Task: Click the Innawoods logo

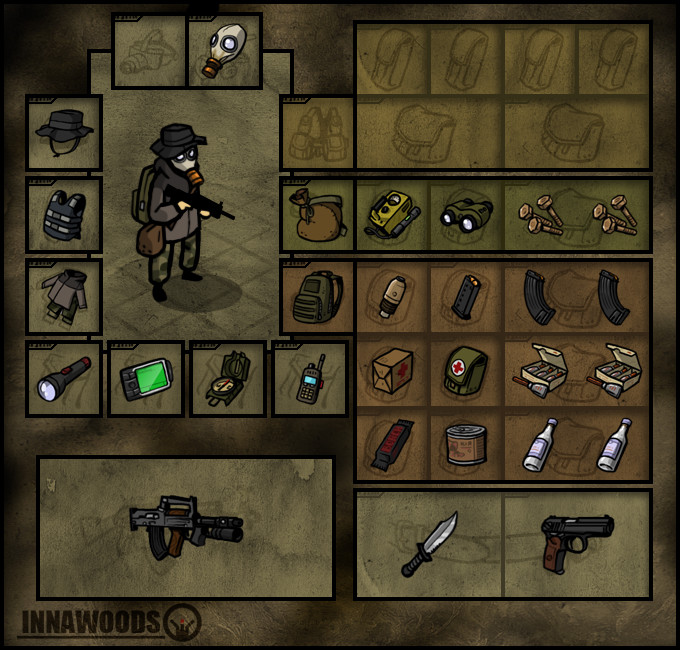Action: (x=110, y=622)
